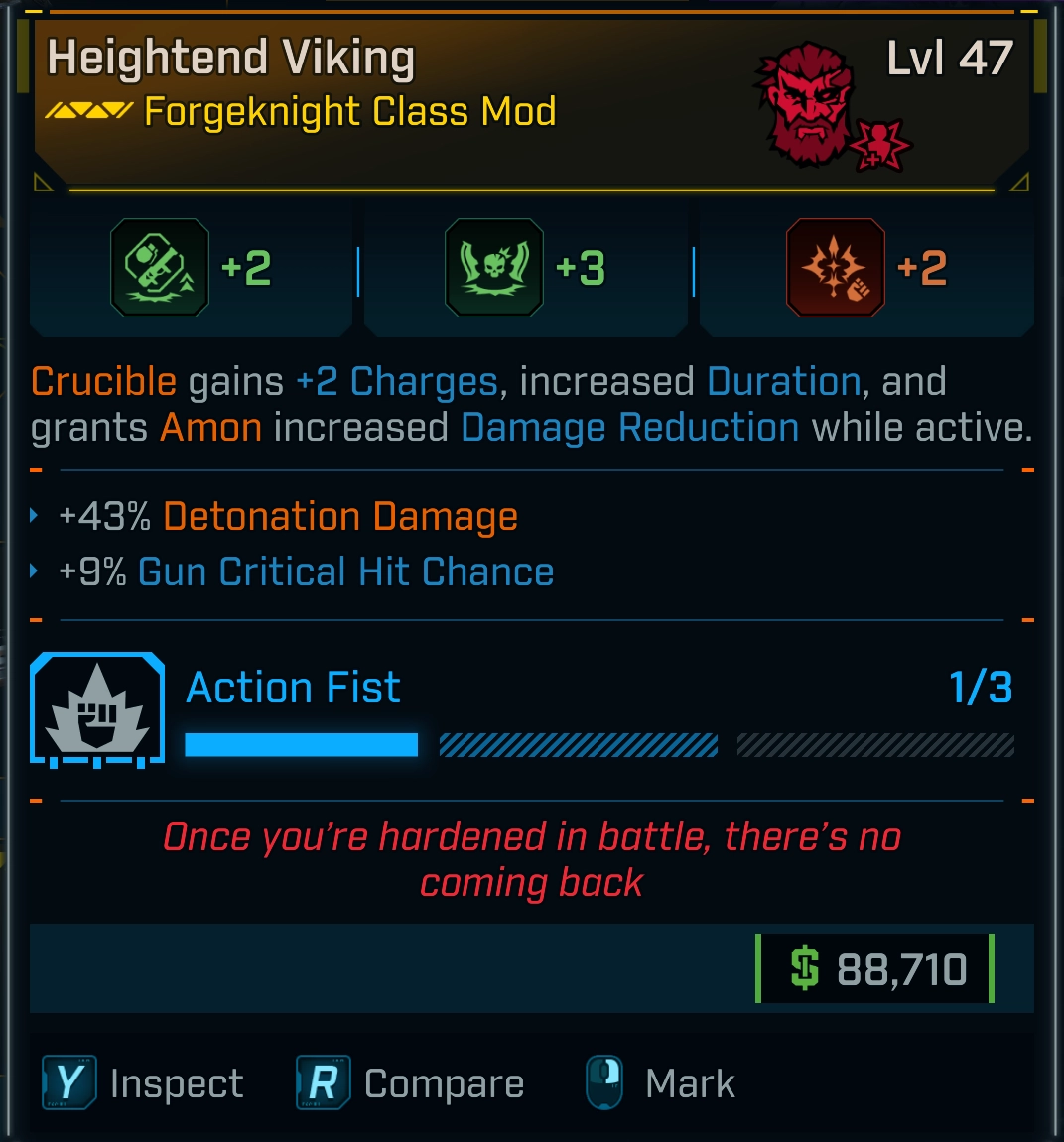The height and width of the screenshot is (1142, 1064).
Task: Select the green grenade skill bonus icon
Action: 160,268
